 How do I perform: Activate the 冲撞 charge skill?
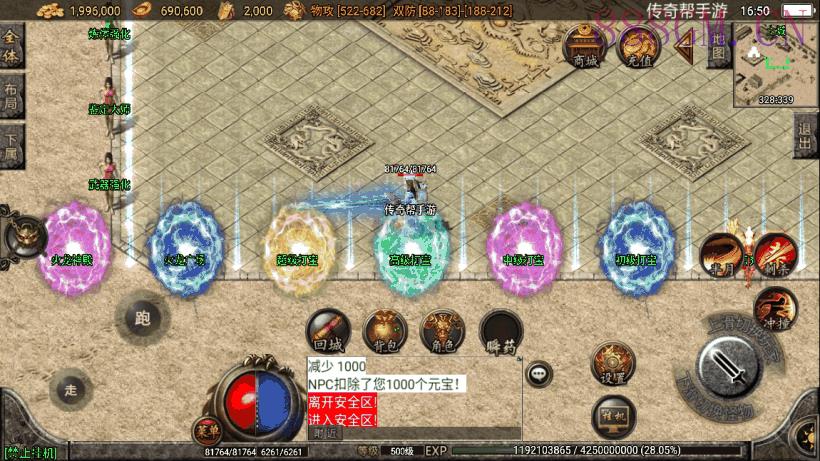775,308
